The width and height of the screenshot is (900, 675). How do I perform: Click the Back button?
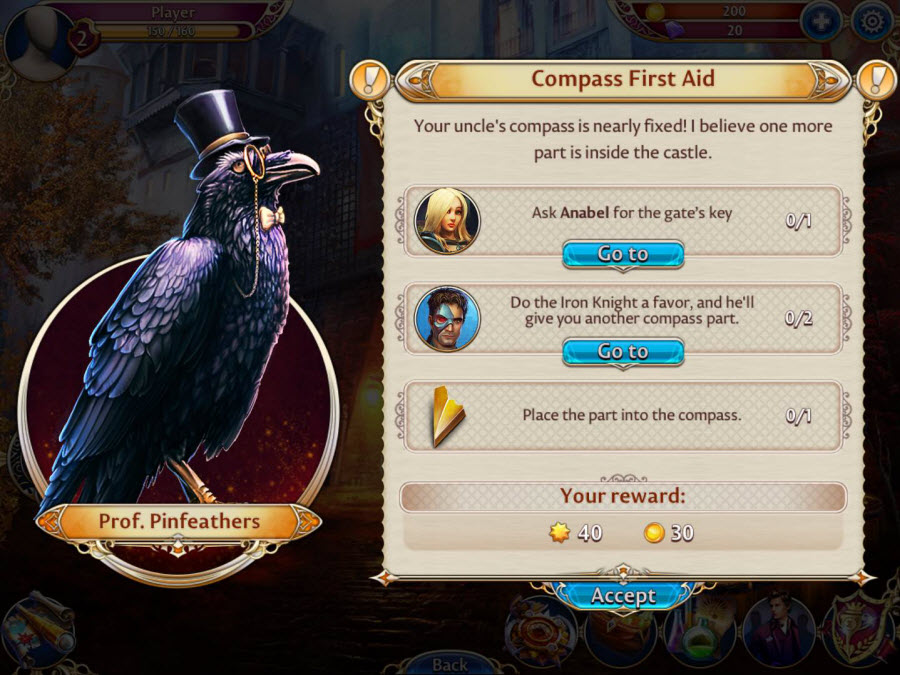point(450,663)
